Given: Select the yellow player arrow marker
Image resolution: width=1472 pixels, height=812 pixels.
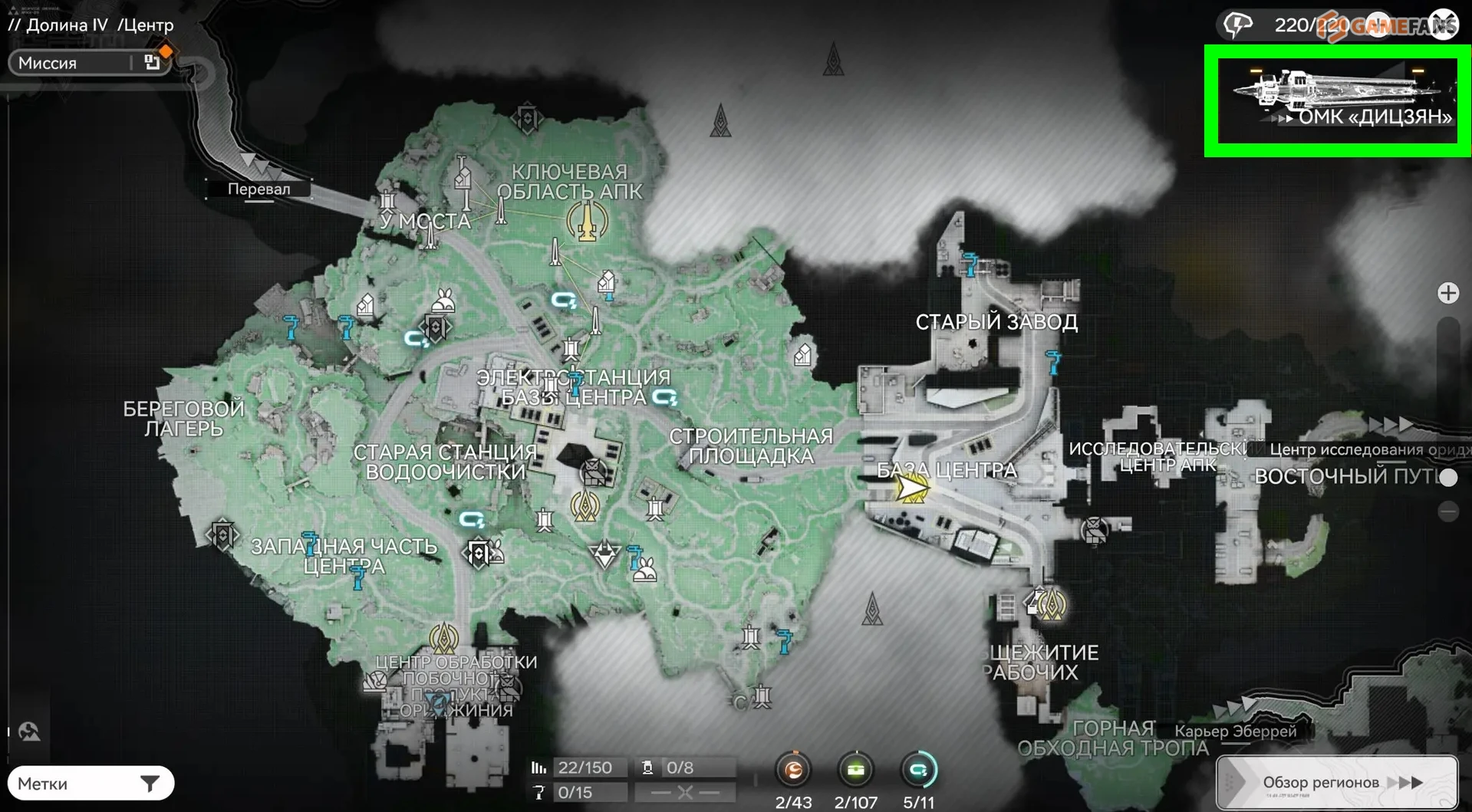Looking at the screenshot, I should 912,488.
